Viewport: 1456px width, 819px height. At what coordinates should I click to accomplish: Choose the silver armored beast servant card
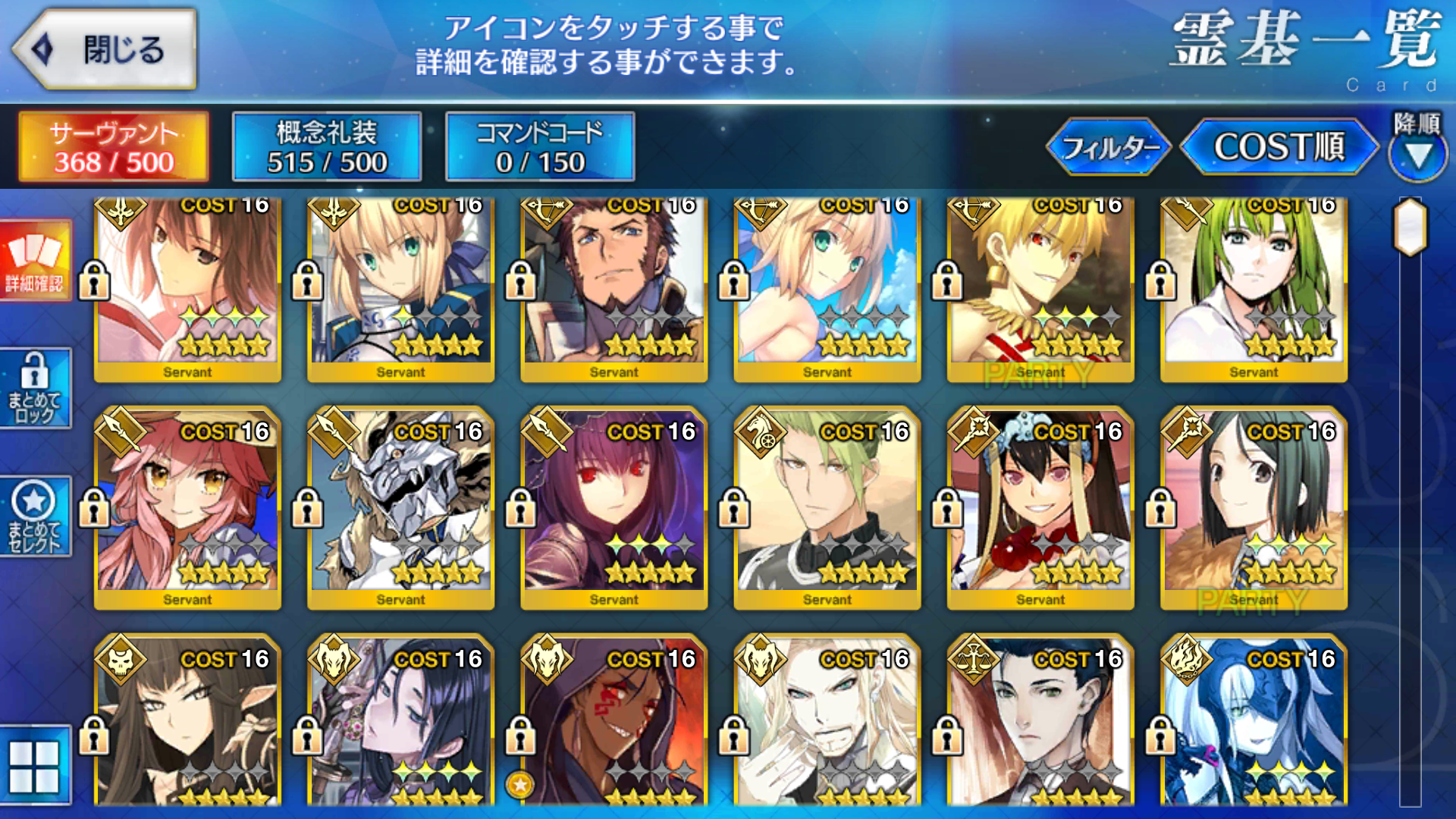click(400, 508)
